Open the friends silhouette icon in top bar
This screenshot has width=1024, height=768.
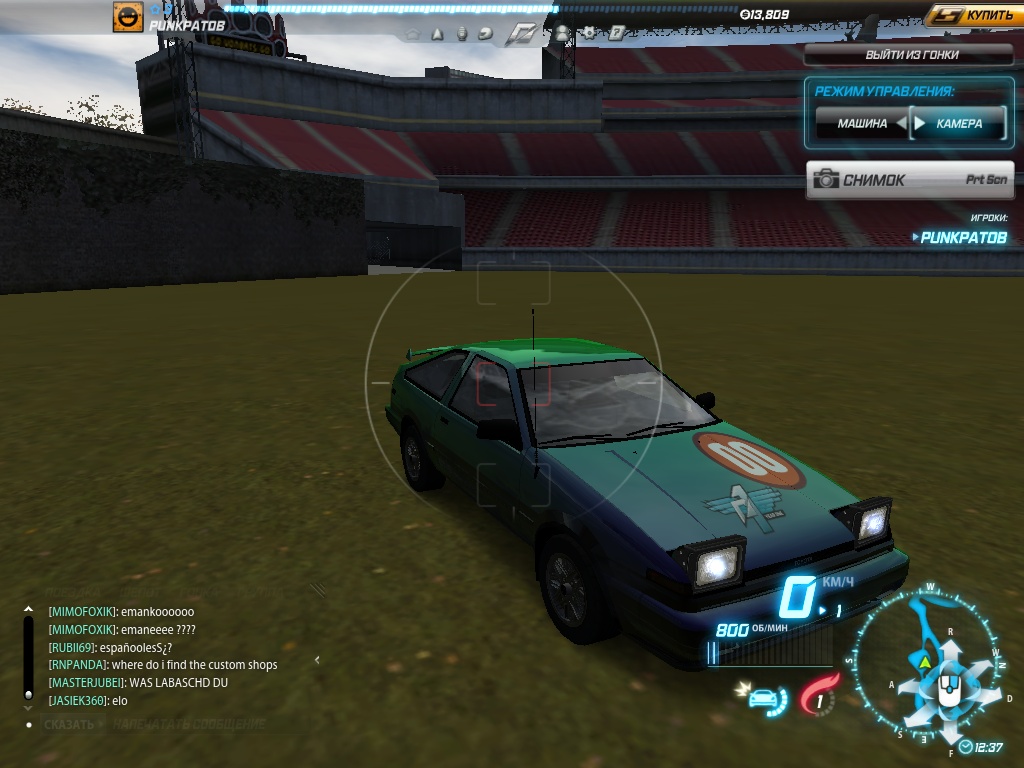click(x=562, y=33)
